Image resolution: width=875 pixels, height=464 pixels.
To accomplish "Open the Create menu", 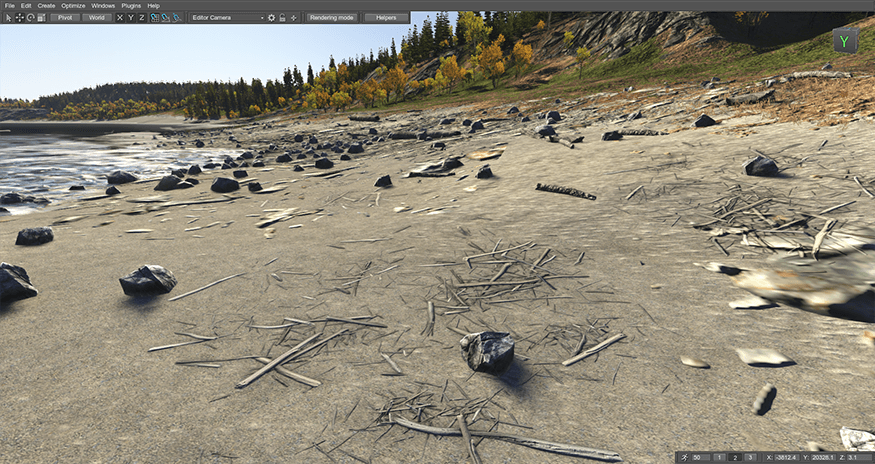I will pos(46,6).
